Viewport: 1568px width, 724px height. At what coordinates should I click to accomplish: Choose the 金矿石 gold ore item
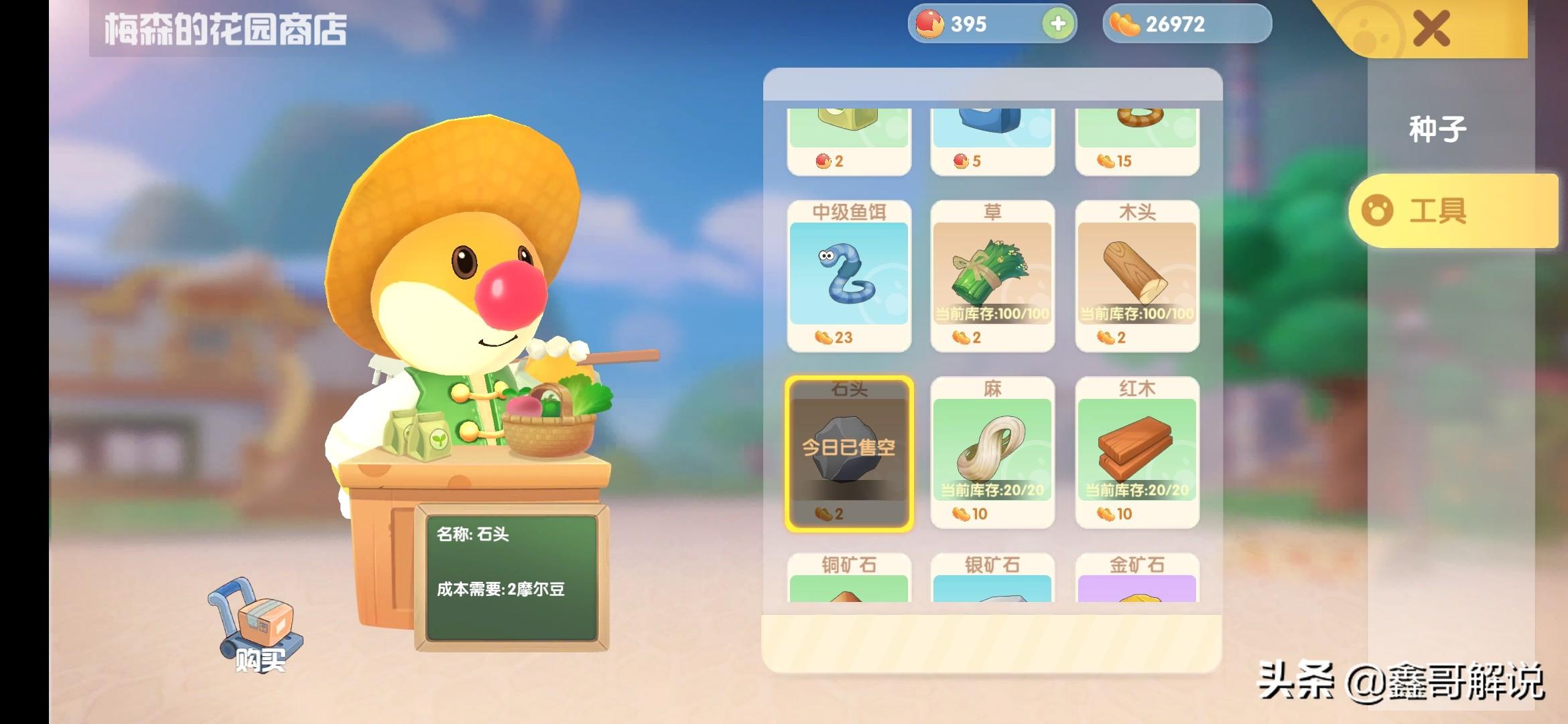click(x=1137, y=578)
